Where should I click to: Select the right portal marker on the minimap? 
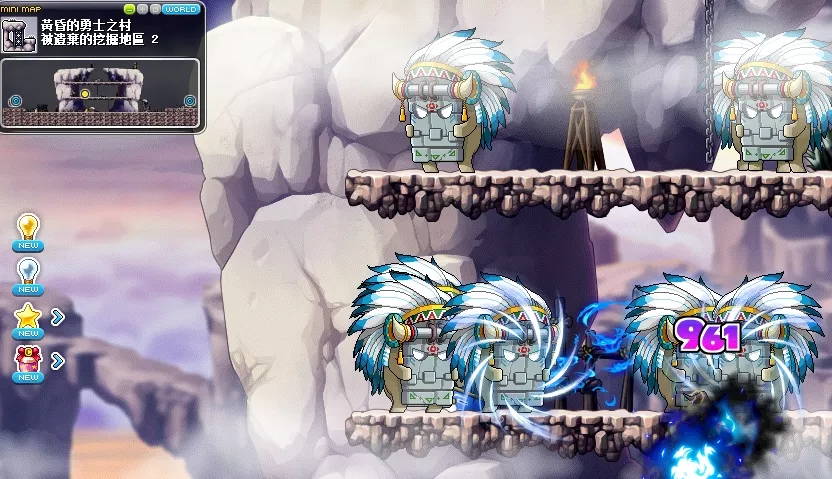point(189,100)
